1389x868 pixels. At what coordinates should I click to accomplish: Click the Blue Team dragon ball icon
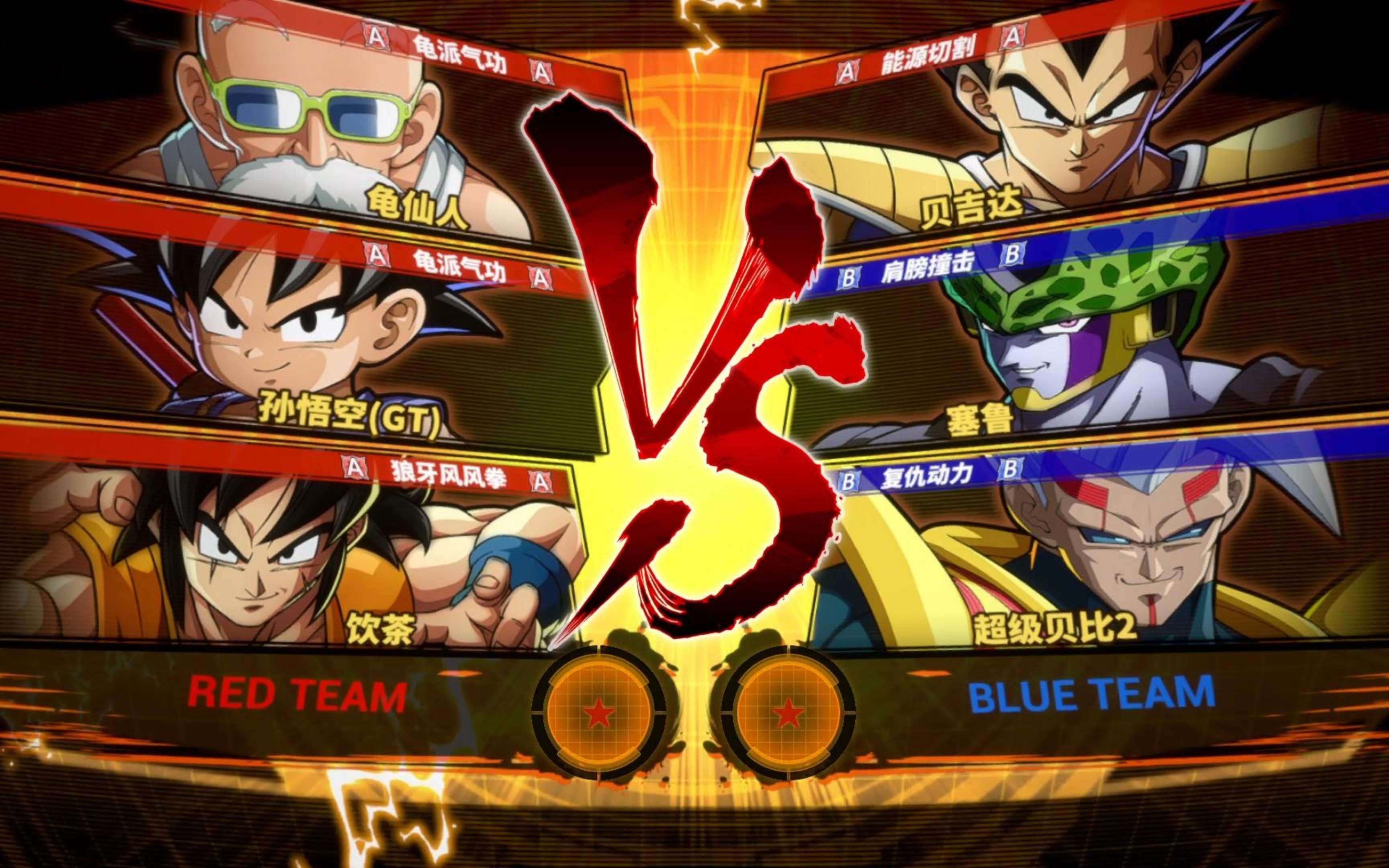788,713
